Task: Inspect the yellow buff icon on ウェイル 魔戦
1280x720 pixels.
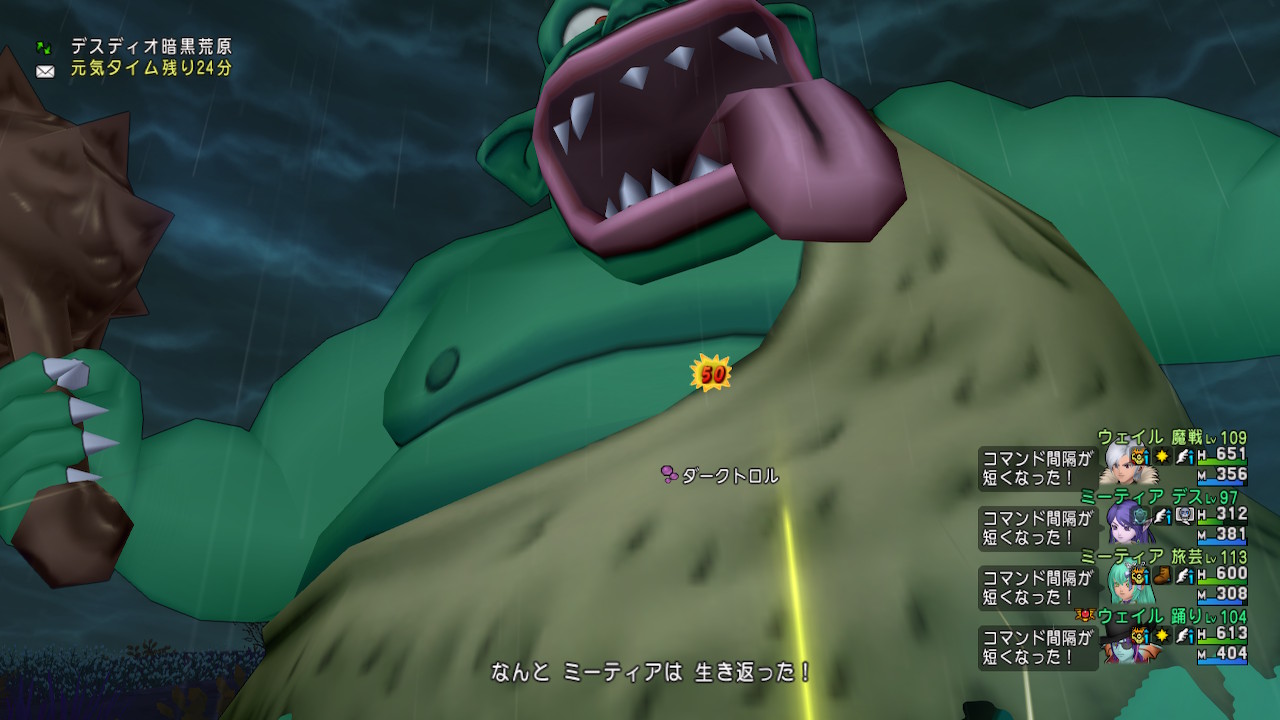Action: [x=1140, y=457]
